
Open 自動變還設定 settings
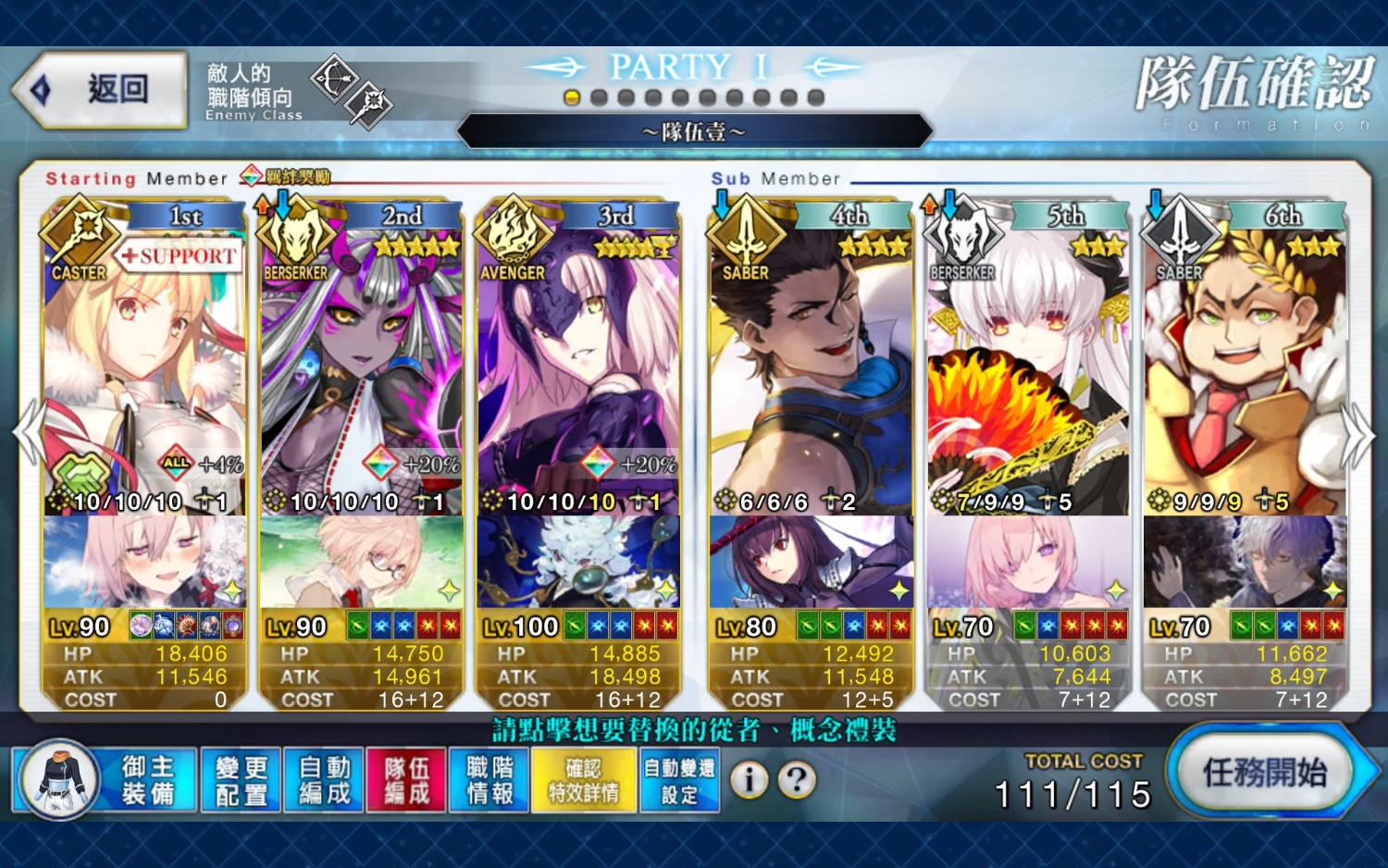[x=679, y=780]
